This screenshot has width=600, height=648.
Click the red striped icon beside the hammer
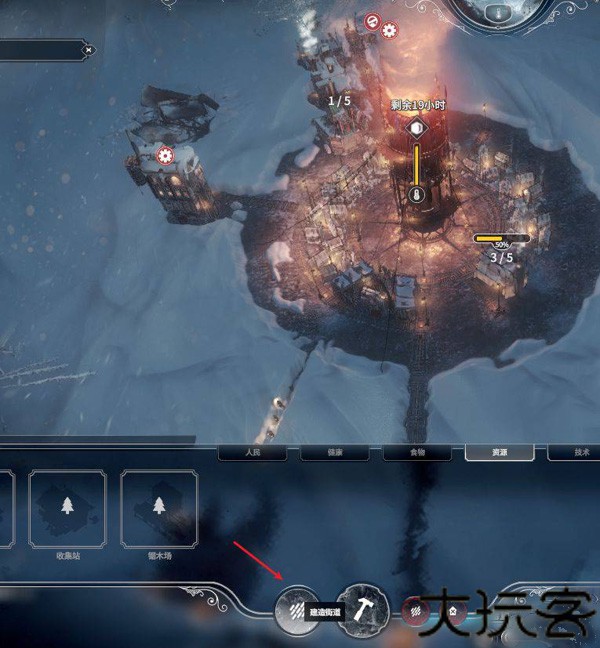(x=411, y=608)
